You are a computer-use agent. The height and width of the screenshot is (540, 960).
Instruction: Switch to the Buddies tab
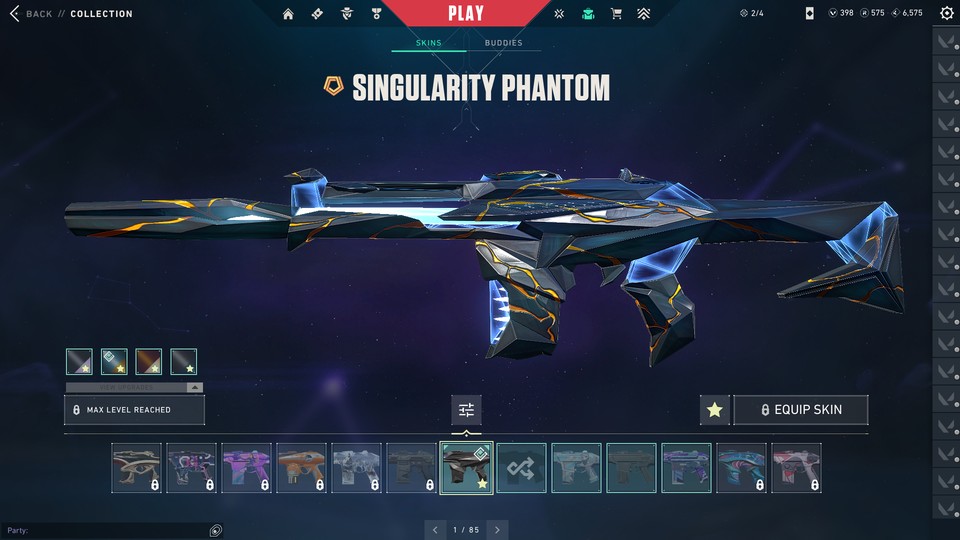pos(503,43)
